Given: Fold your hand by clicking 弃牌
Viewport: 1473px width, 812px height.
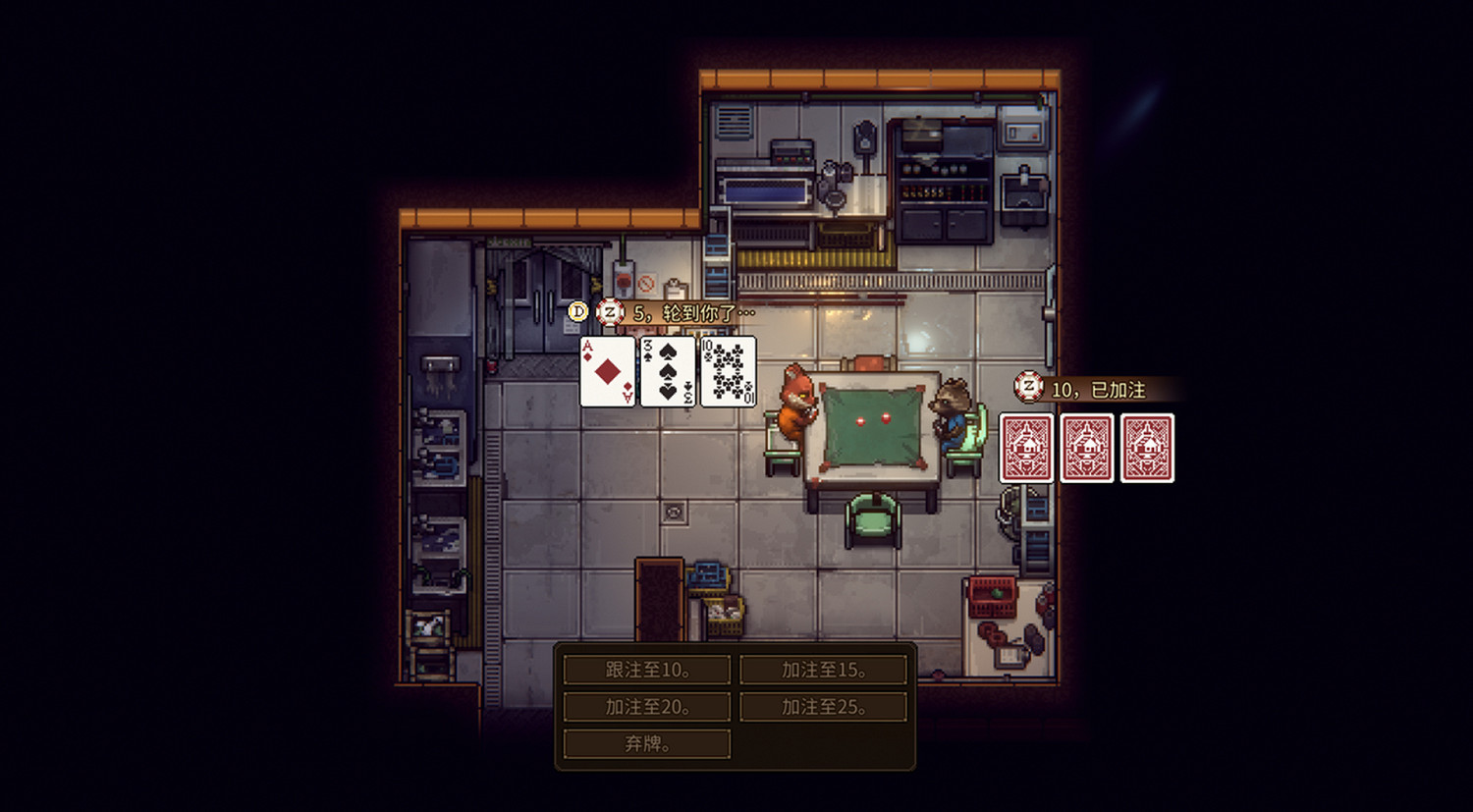Looking at the screenshot, I should [645, 743].
